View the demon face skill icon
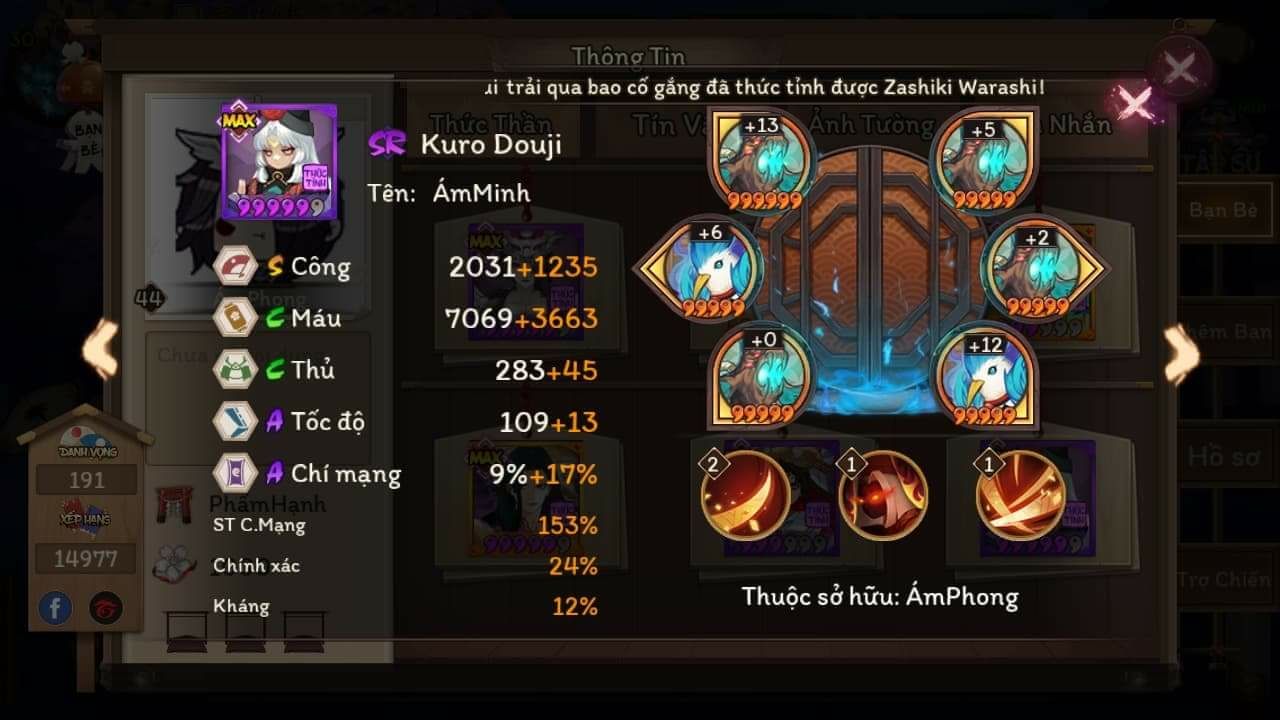Screen dimensions: 1280x720 point(883,495)
